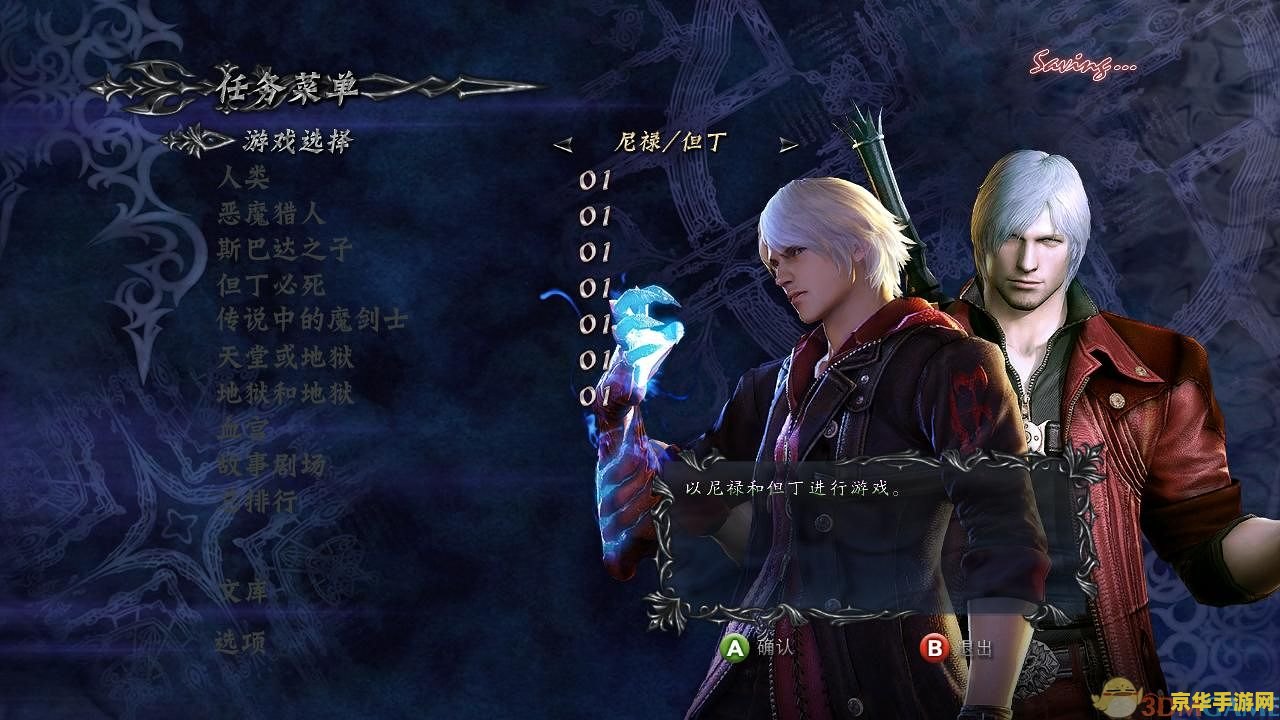
Task: Open the 故事剧场 entry
Action: tap(272, 465)
